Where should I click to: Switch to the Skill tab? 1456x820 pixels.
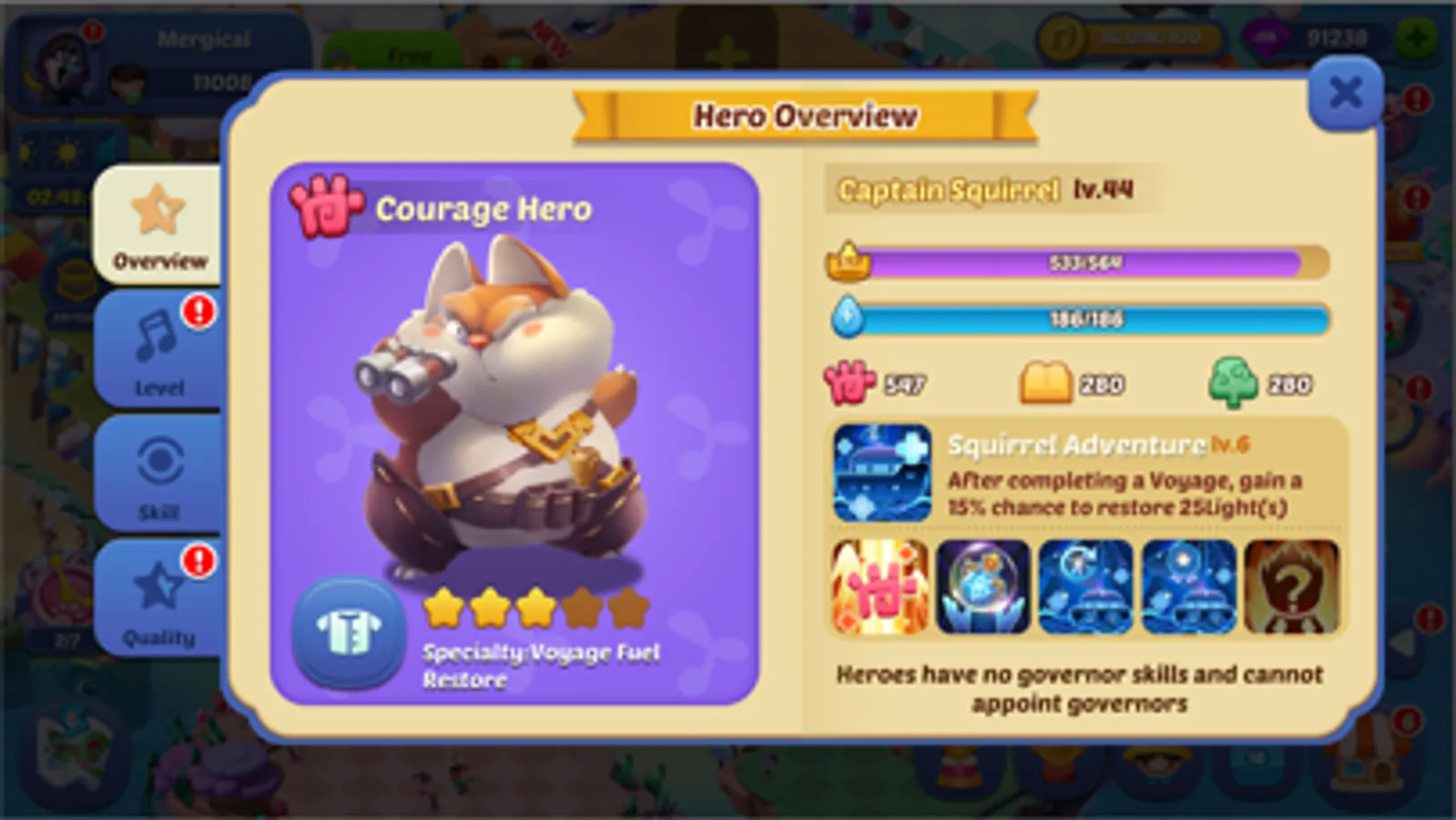point(157,474)
